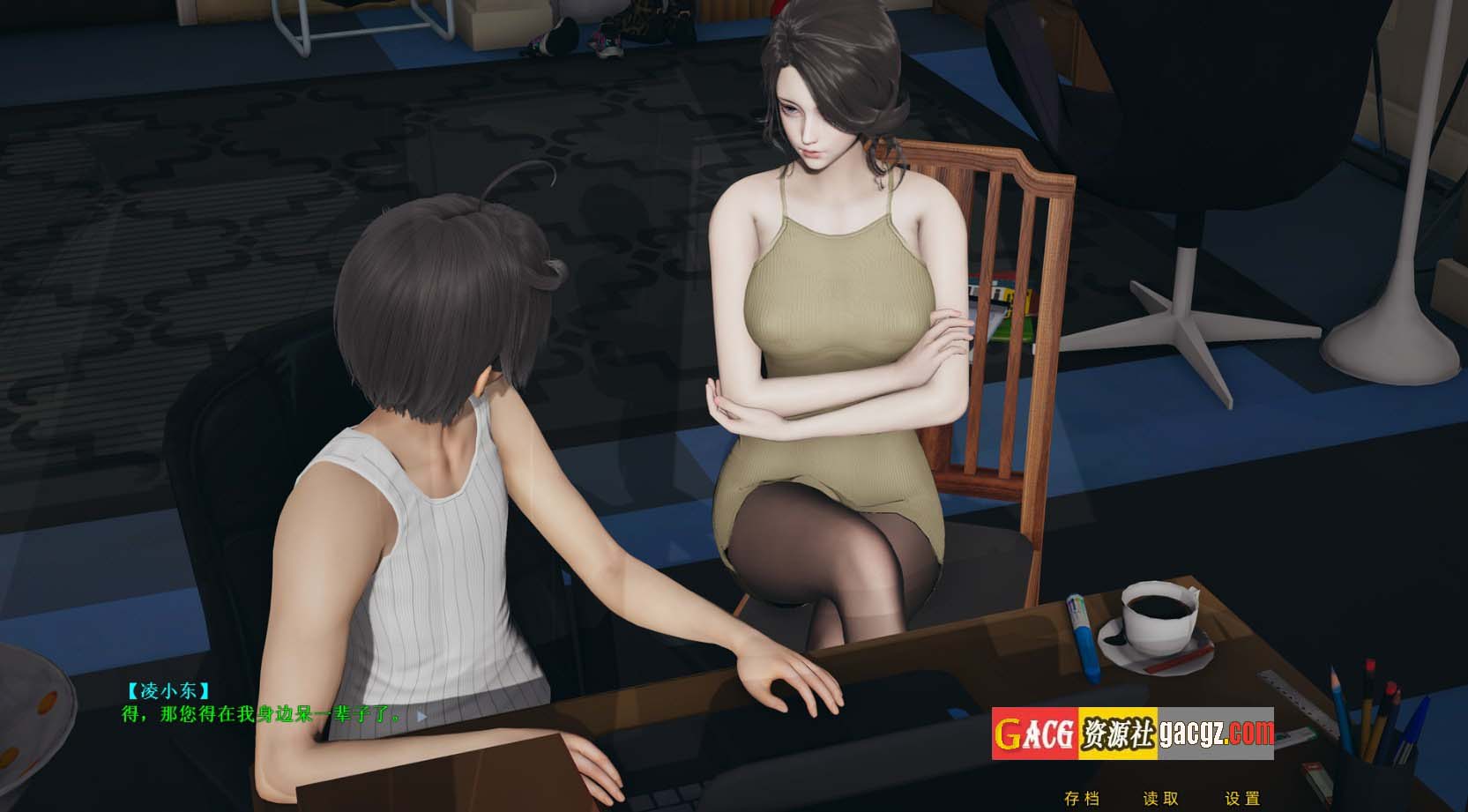Open the 设置 (Settings) menu
The width and height of the screenshot is (1468, 812).
tap(1242, 799)
